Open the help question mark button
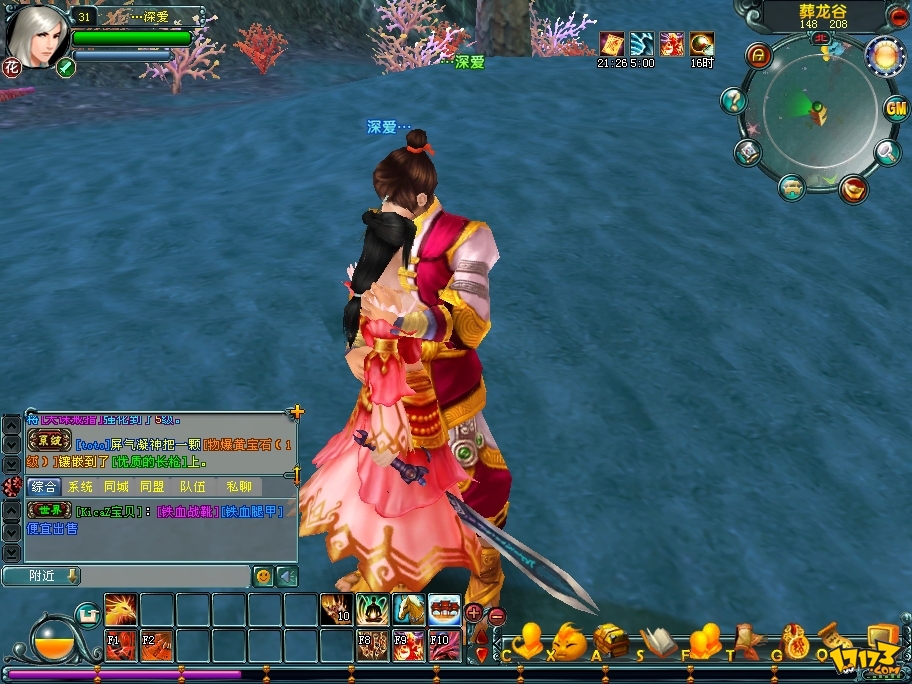Screen dimensions: 912x684 coord(734,100)
